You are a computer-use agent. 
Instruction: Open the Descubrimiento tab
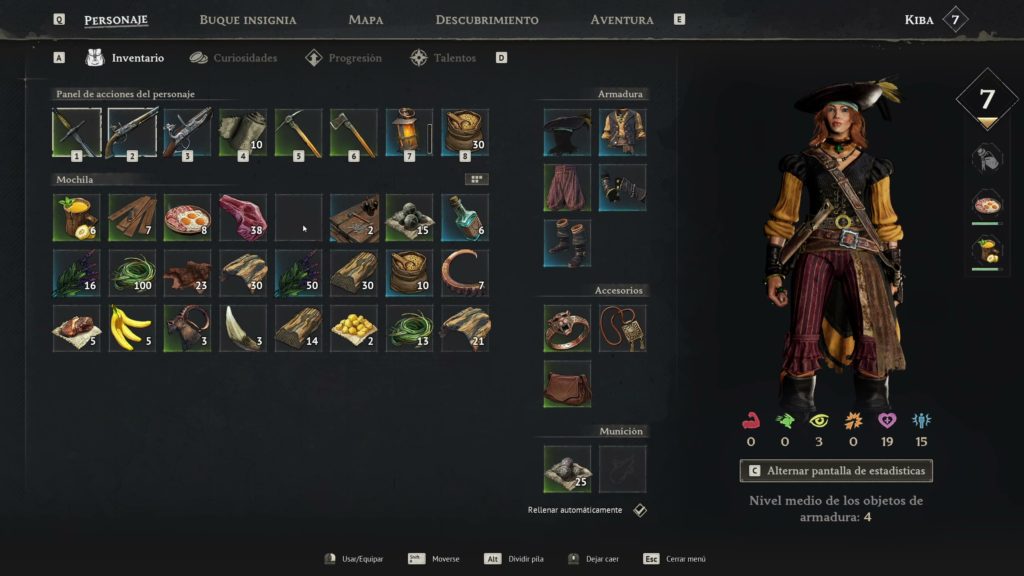487,20
